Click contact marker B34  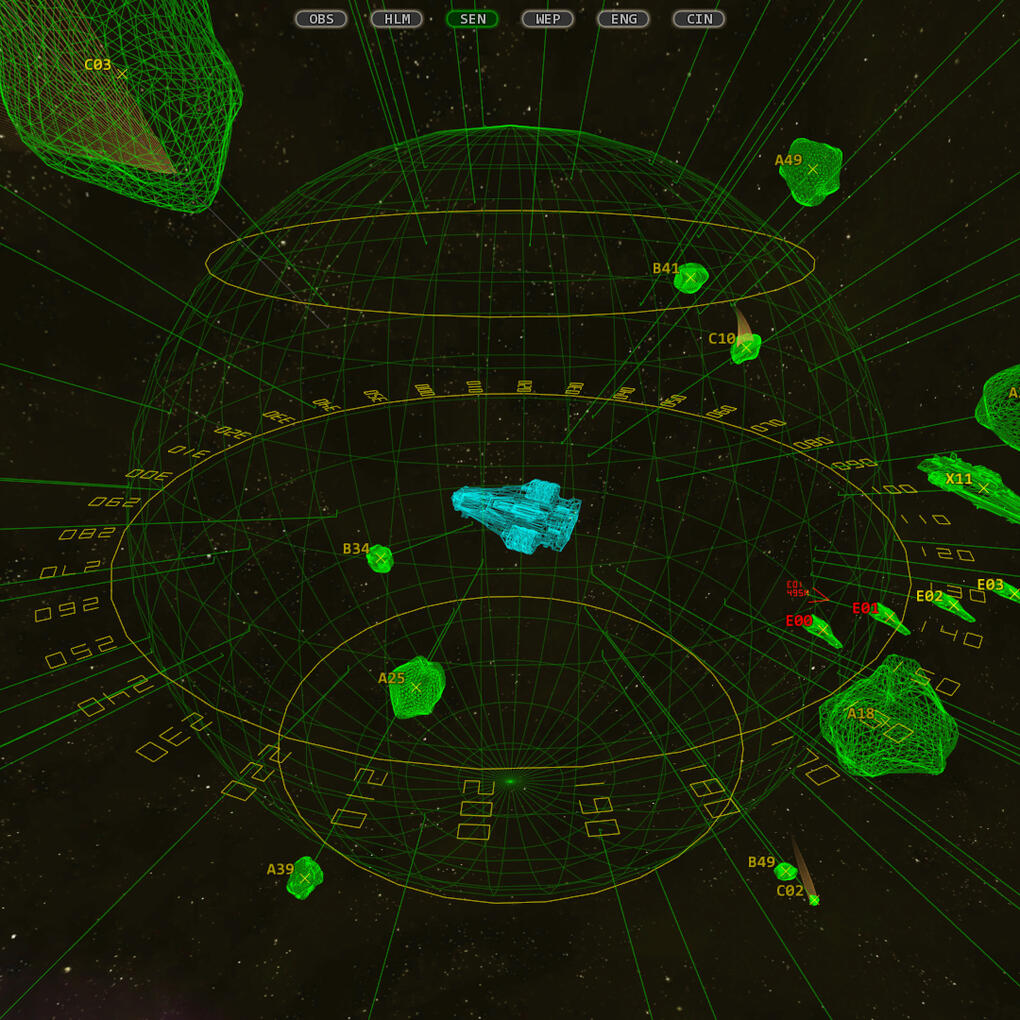[x=380, y=558]
